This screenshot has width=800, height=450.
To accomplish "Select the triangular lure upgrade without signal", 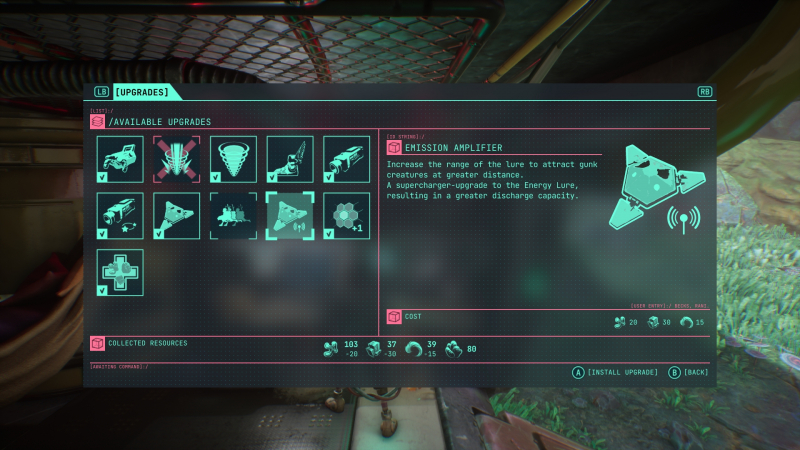I will [177, 216].
